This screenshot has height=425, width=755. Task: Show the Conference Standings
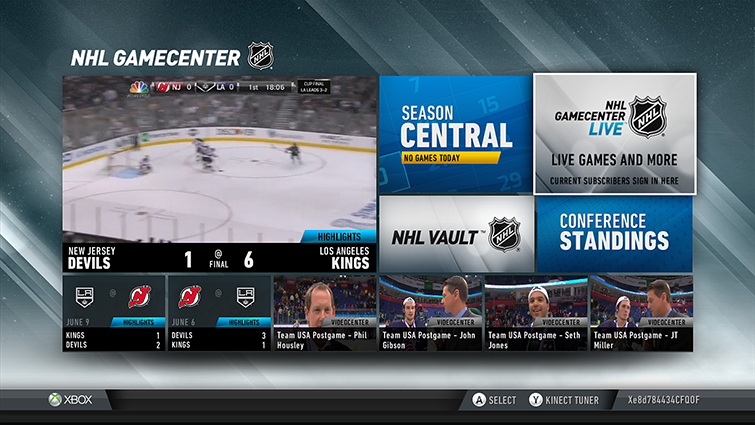point(614,235)
